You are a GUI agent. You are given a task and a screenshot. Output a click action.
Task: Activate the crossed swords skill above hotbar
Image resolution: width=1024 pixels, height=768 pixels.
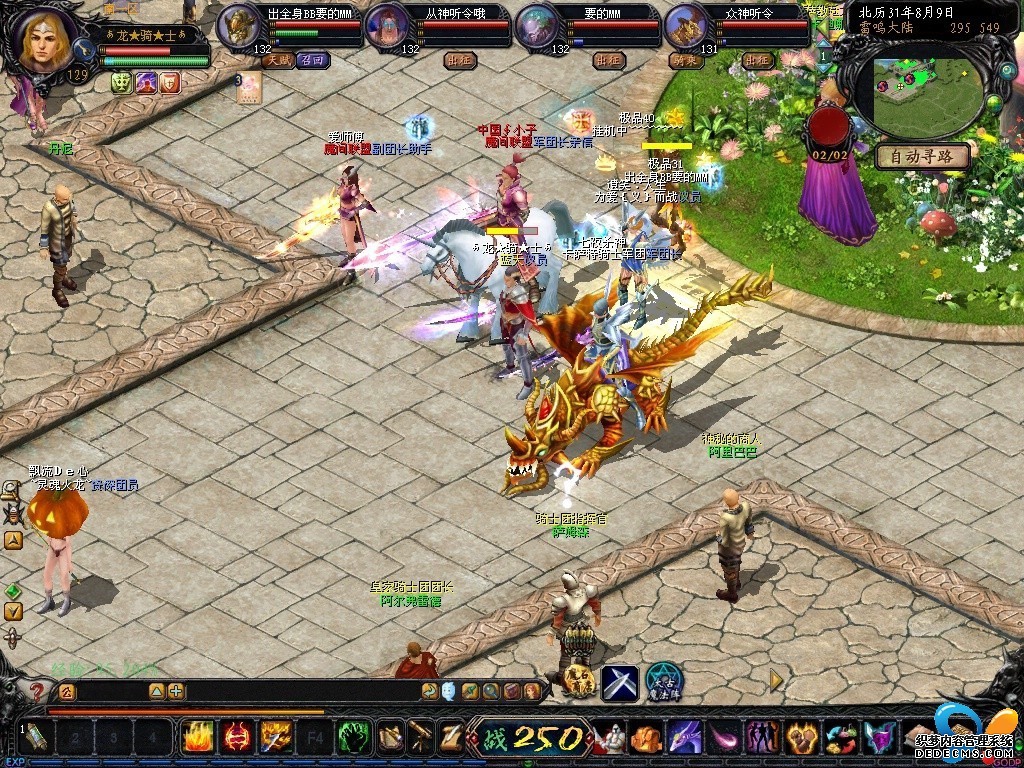[619, 682]
